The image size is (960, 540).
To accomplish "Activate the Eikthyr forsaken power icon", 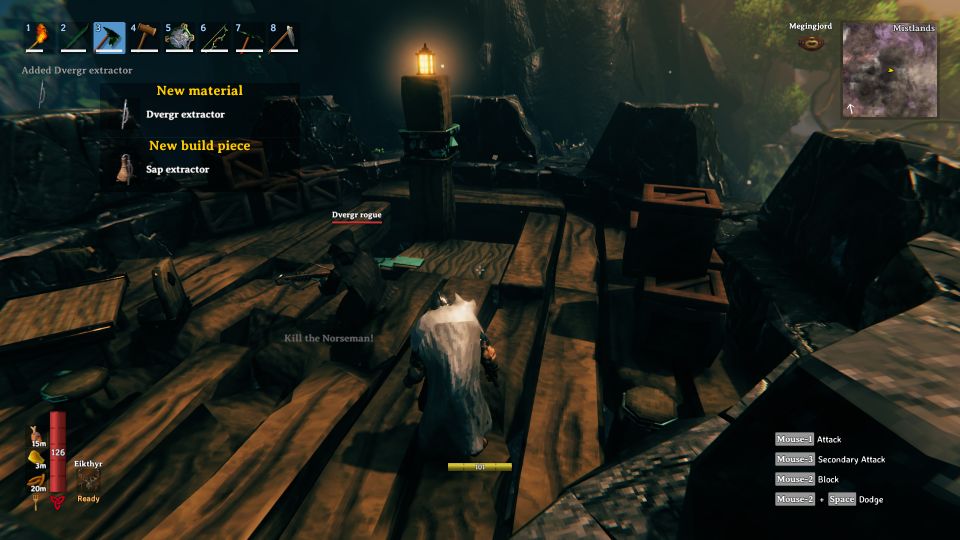I will pyautogui.click(x=88, y=480).
